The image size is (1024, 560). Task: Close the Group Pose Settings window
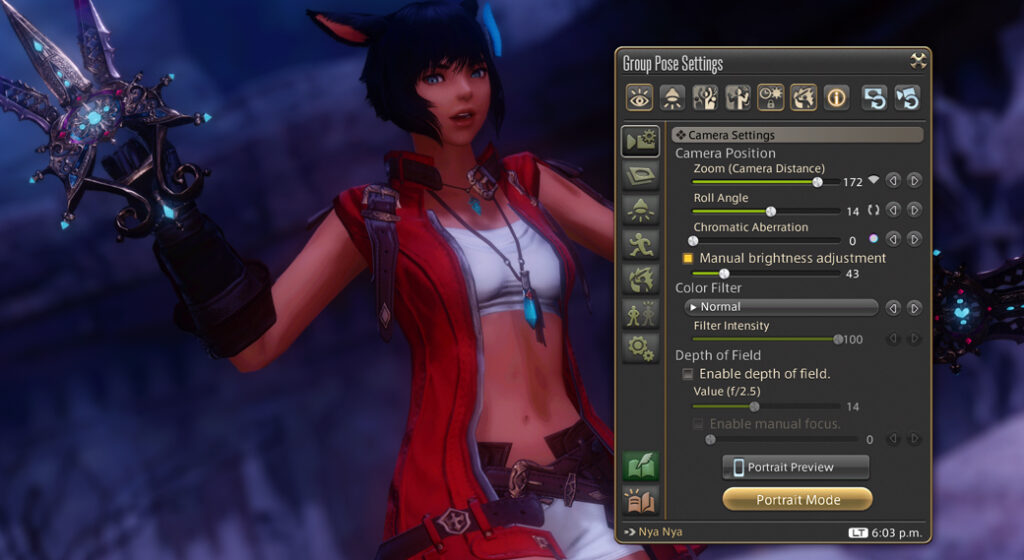(x=918, y=61)
